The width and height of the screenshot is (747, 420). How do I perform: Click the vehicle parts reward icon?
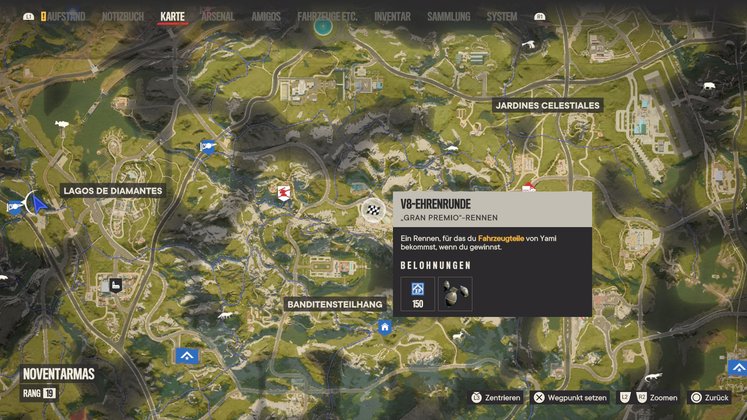tap(455, 293)
